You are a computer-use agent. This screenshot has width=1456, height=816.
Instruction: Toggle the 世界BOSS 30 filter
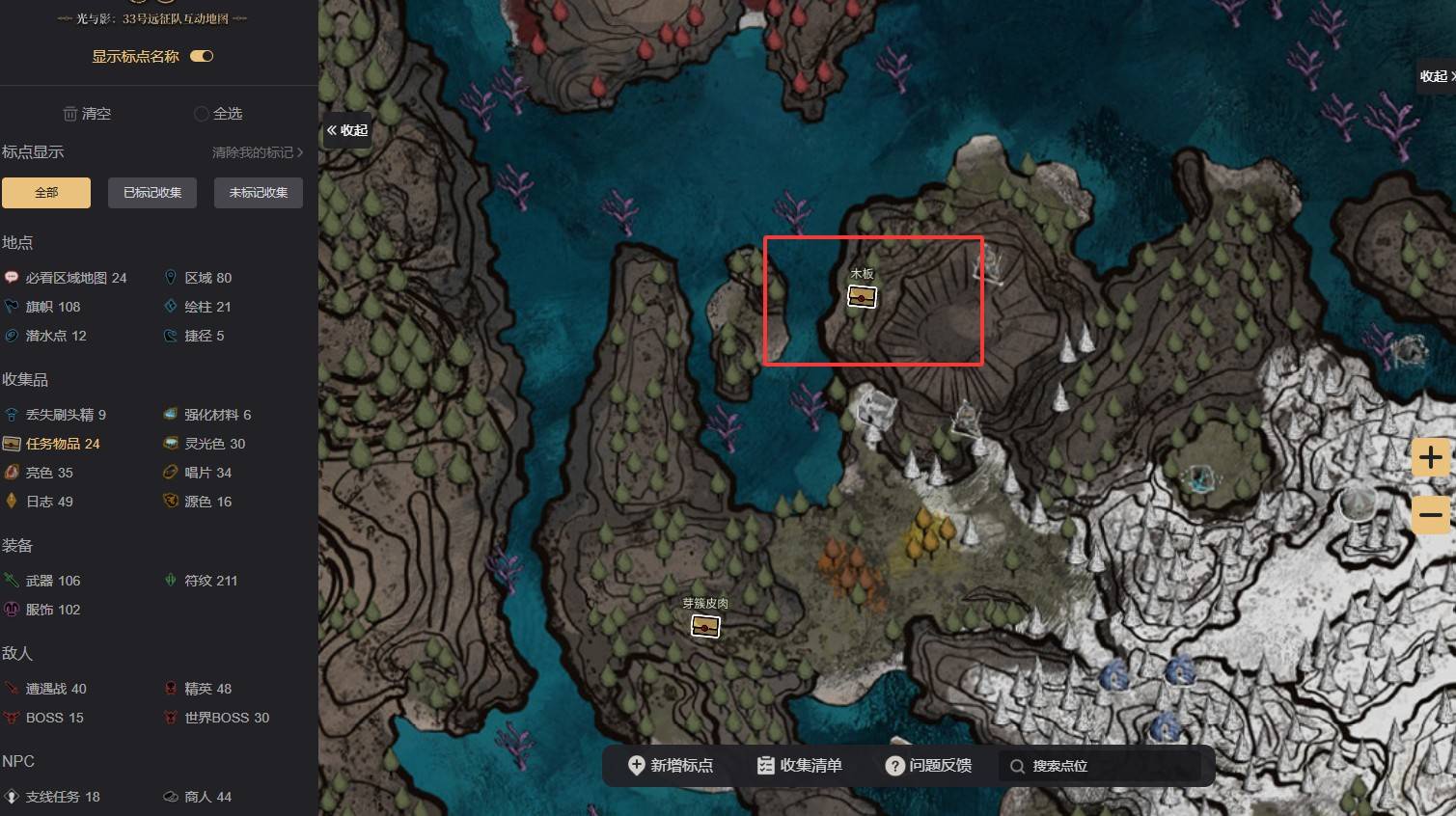tap(226, 718)
